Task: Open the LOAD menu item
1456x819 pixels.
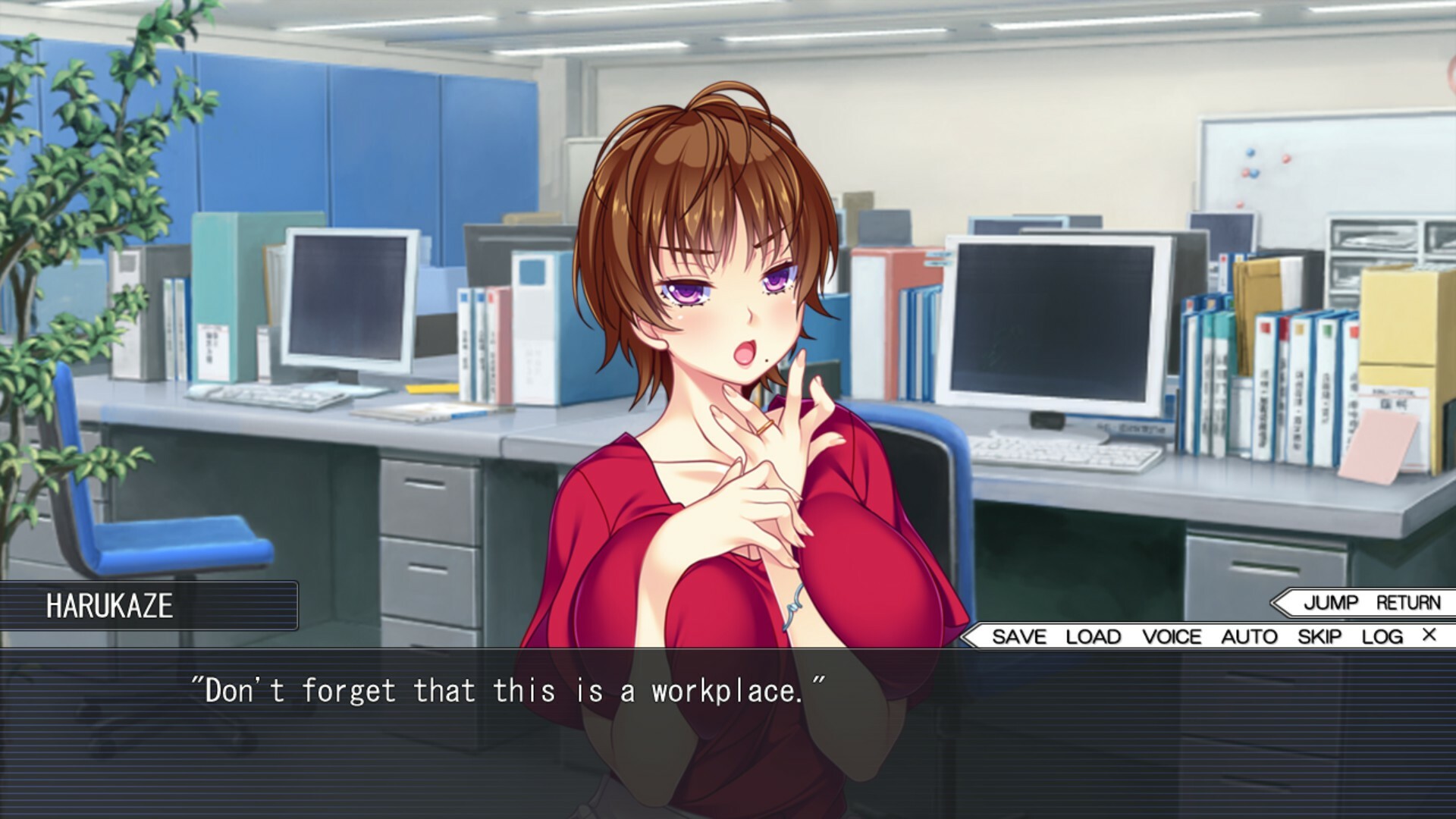Action: tap(1092, 637)
